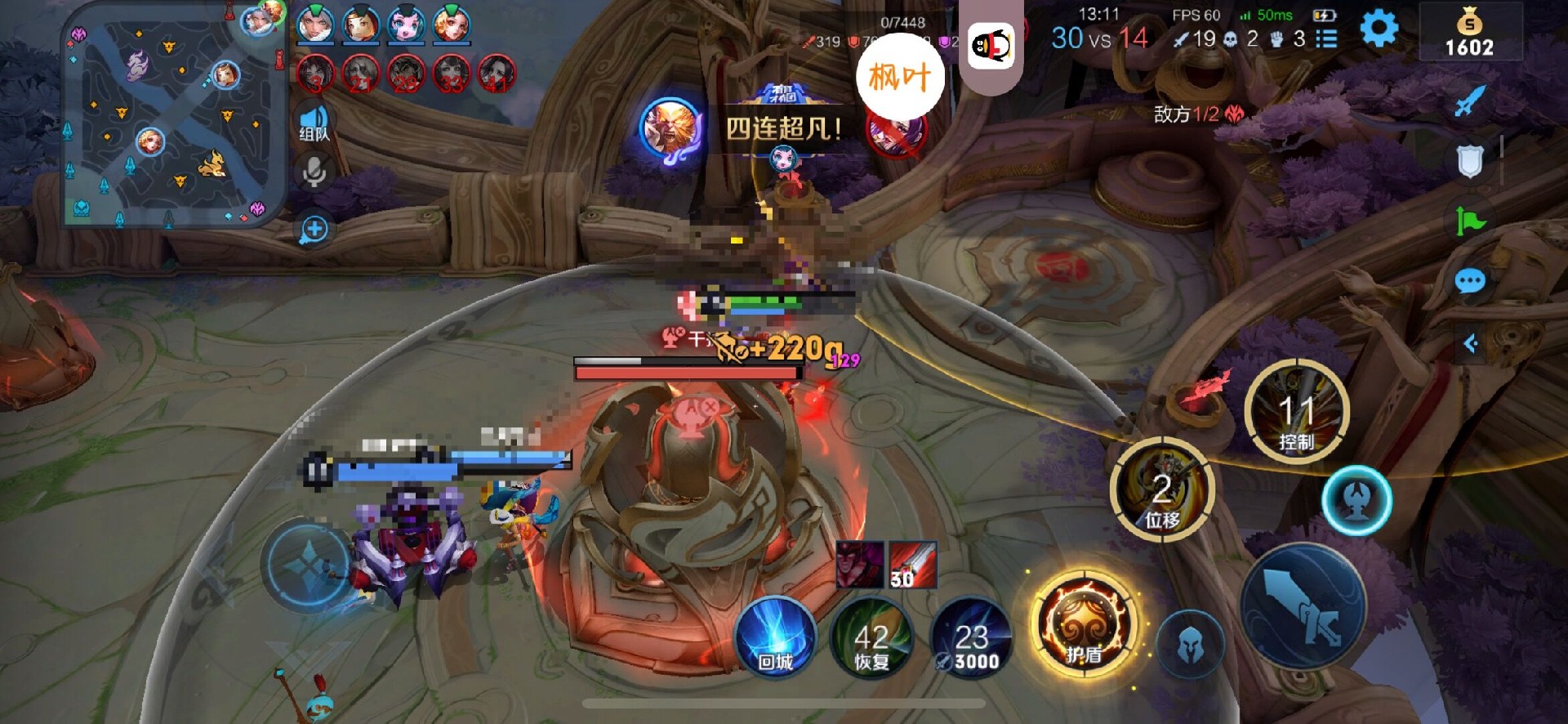Screen dimensions: 1568x724
Task: Expand the side panel arrow
Action: pos(1470,343)
